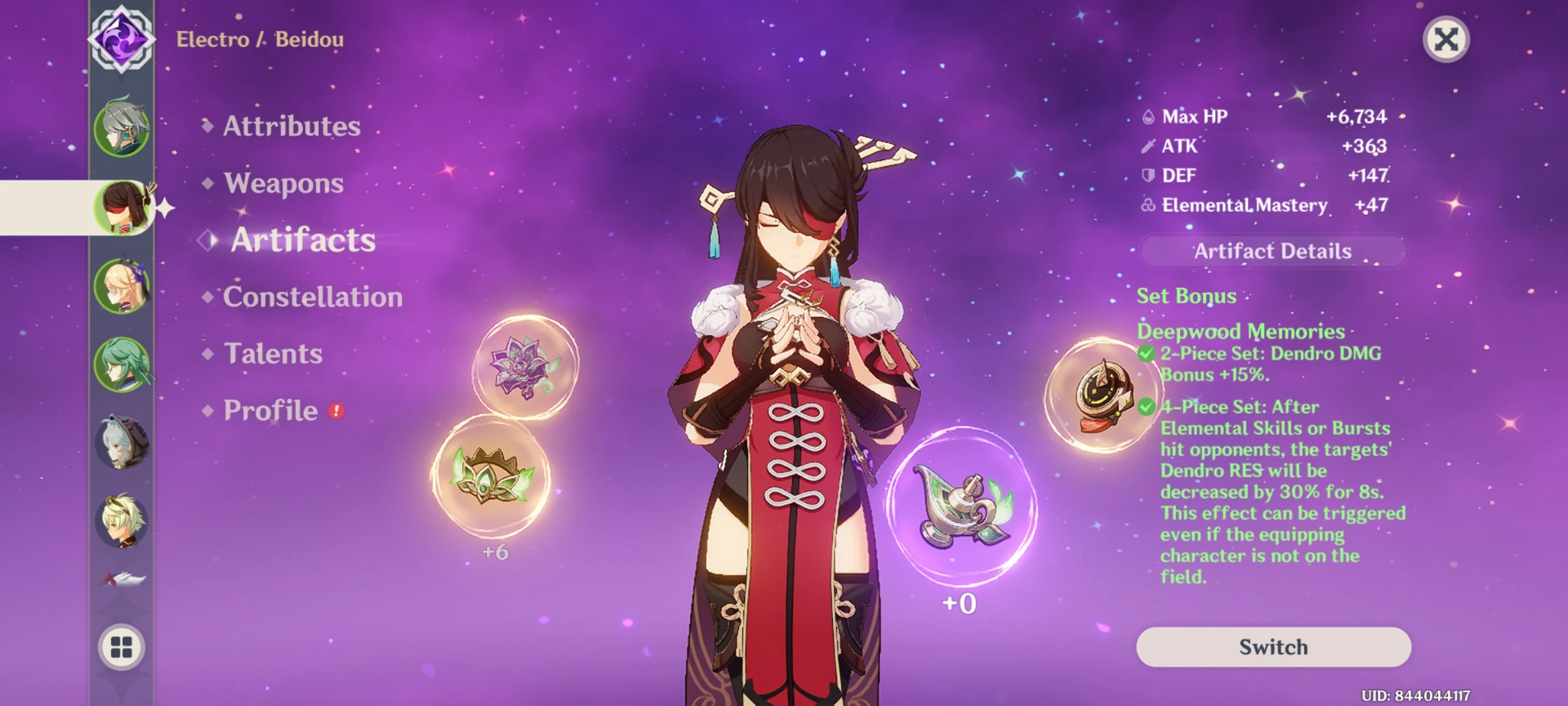Switch to the Weapons tab
Viewport: 1568px width, 706px height.
click(x=282, y=184)
